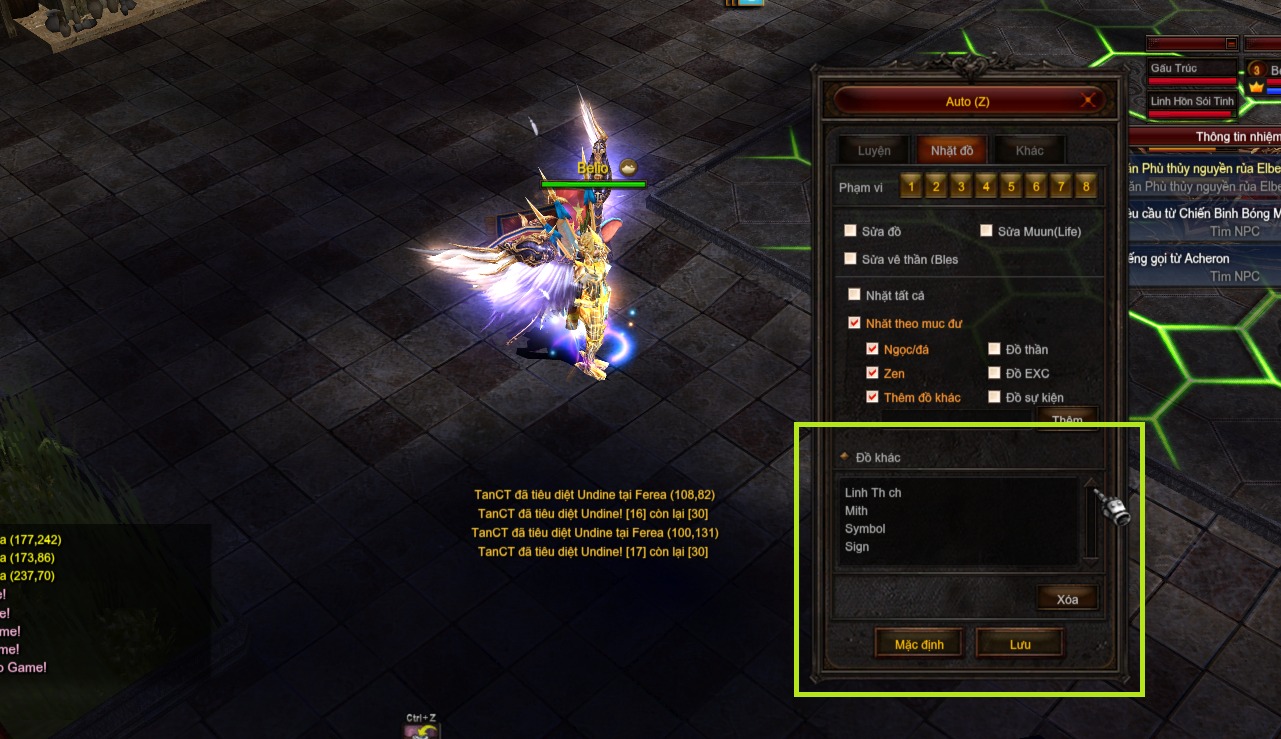
Task: Choose range button number 8
Action: 1085,186
